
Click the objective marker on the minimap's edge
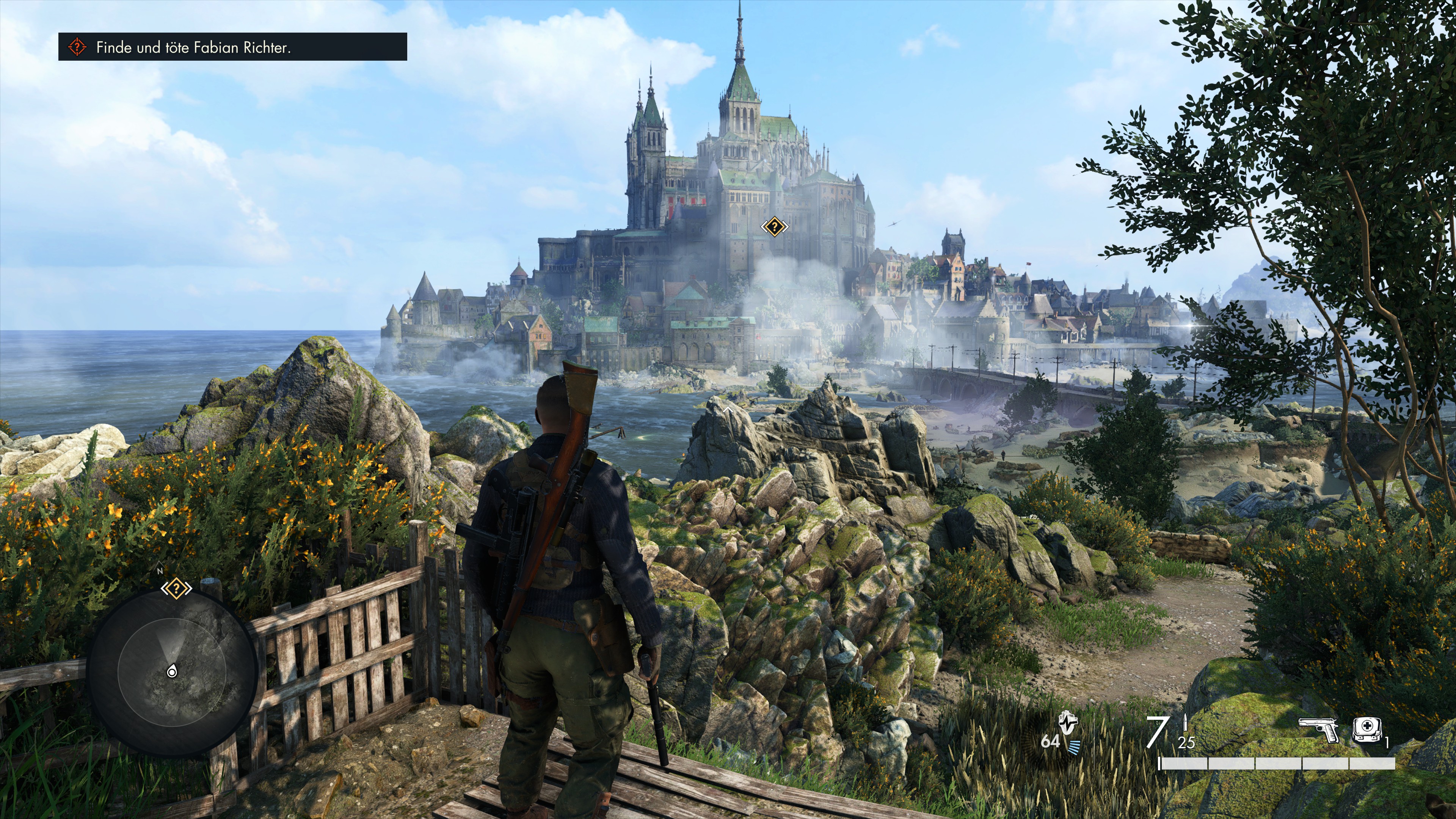click(176, 588)
